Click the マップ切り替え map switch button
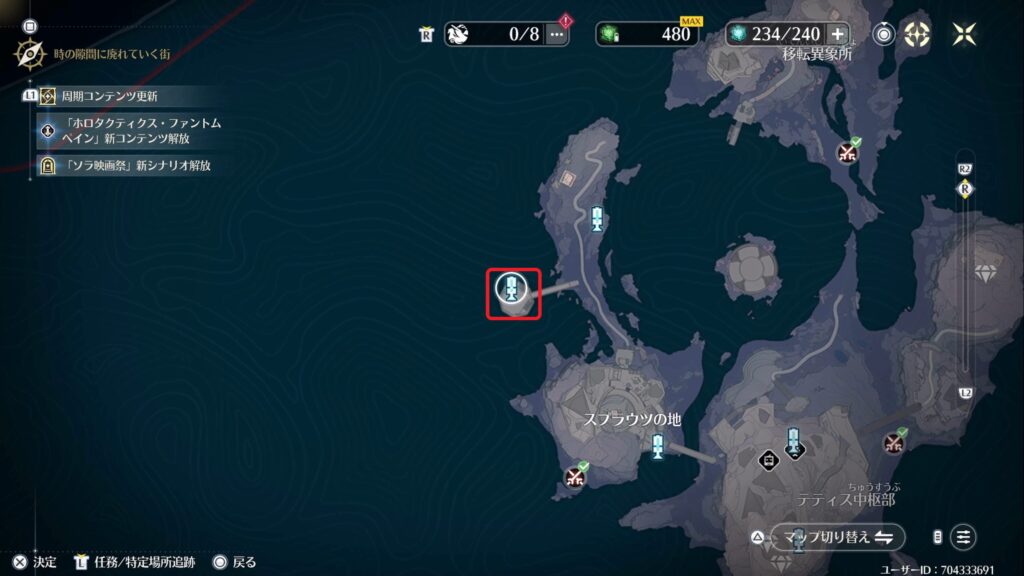 click(x=838, y=537)
